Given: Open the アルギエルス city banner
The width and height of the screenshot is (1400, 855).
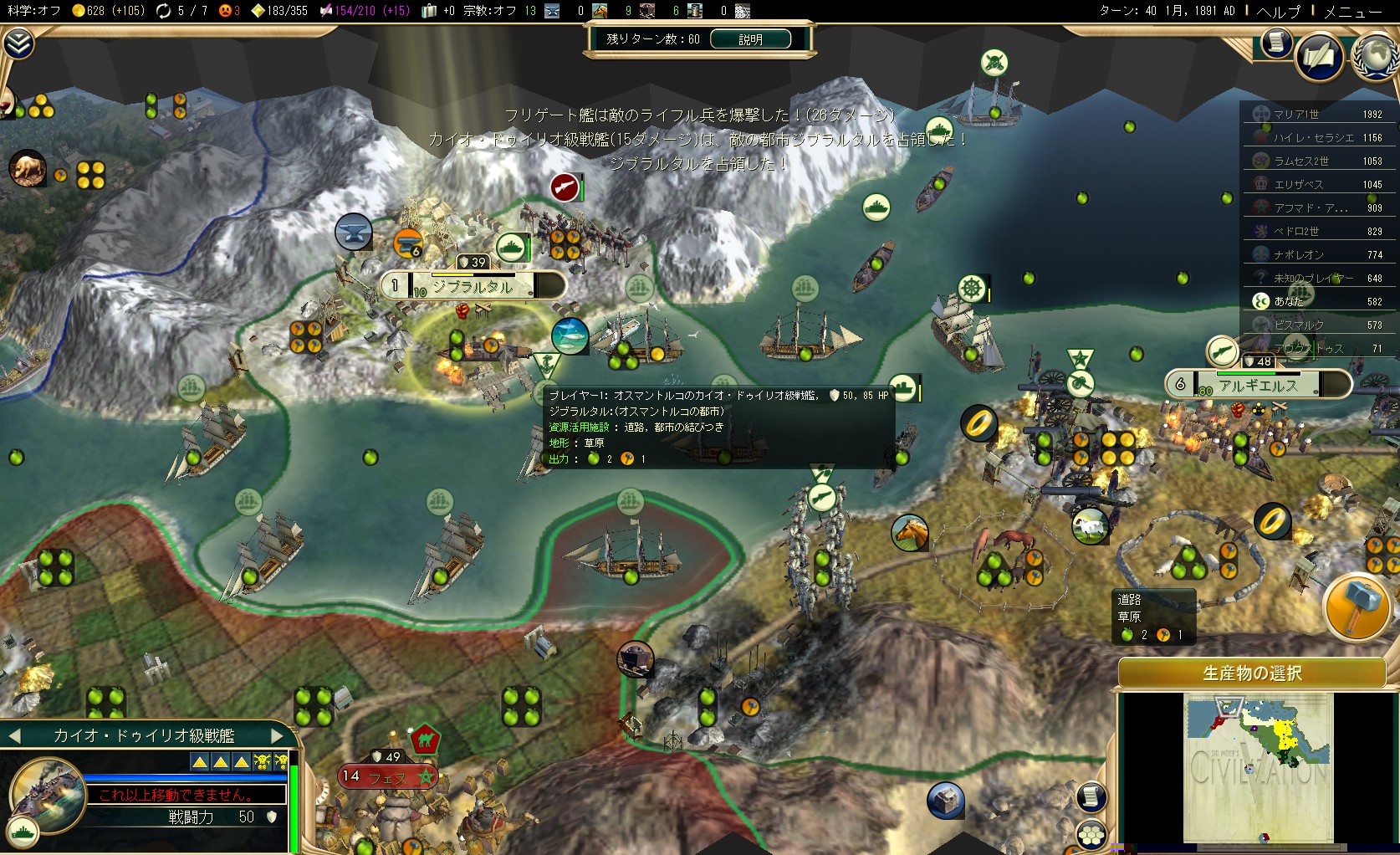Looking at the screenshot, I should pyautogui.click(x=1257, y=385).
